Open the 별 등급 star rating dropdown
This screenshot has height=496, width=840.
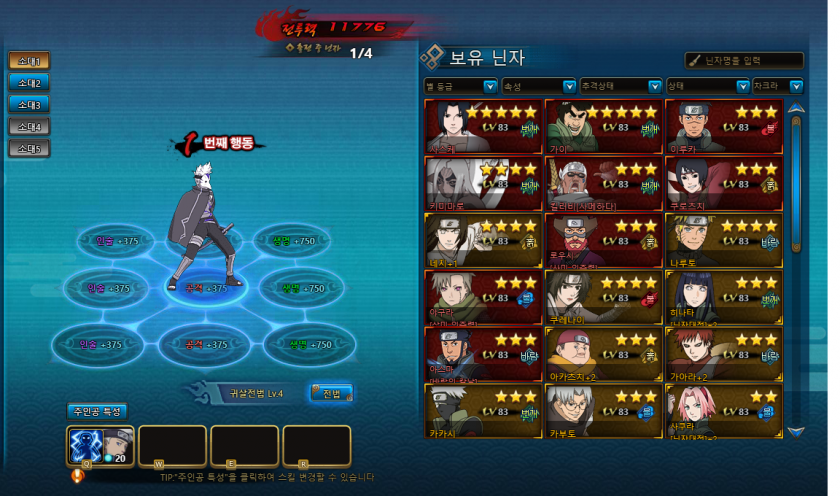point(461,86)
